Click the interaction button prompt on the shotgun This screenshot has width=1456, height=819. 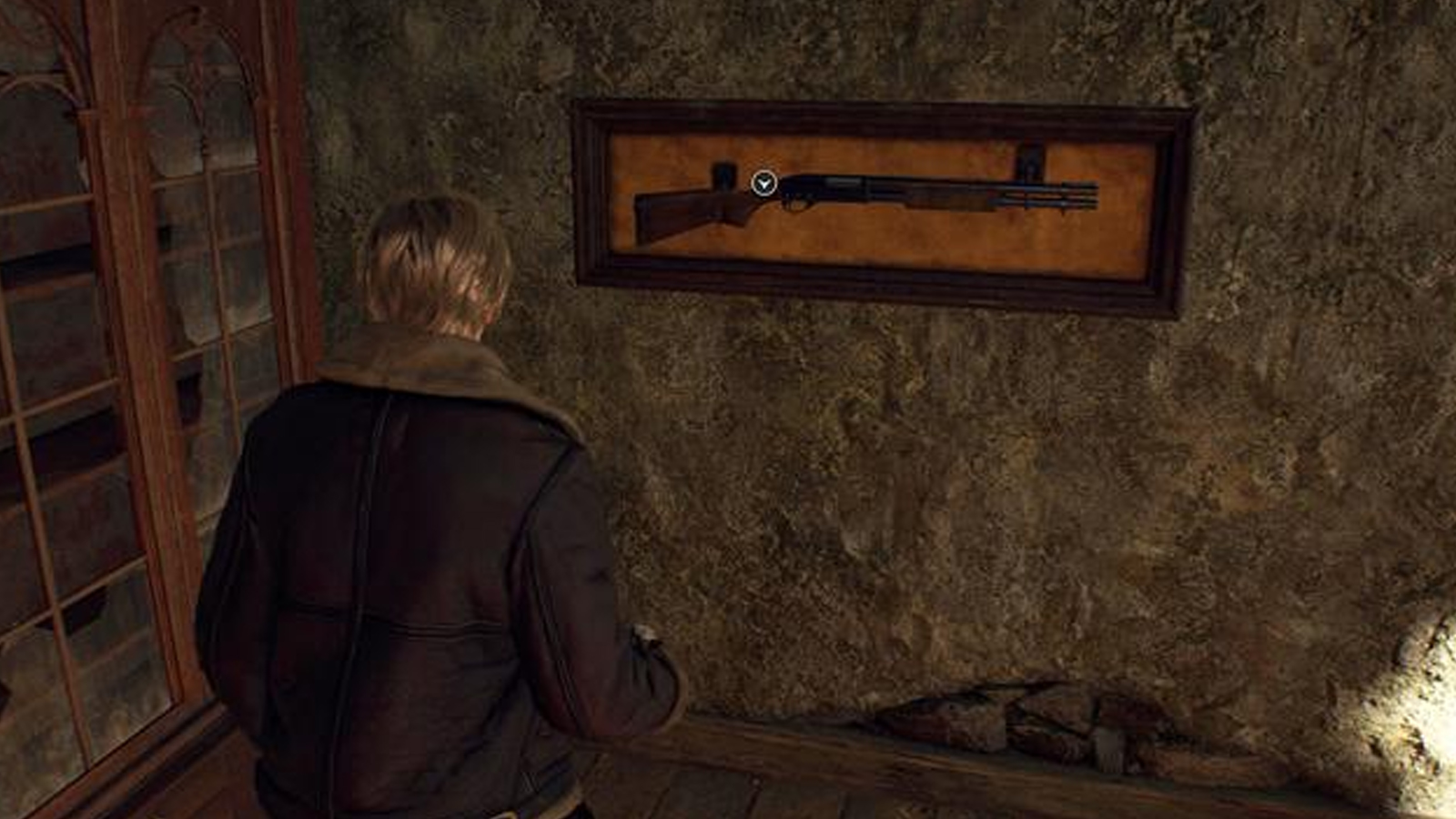pyautogui.click(x=763, y=184)
